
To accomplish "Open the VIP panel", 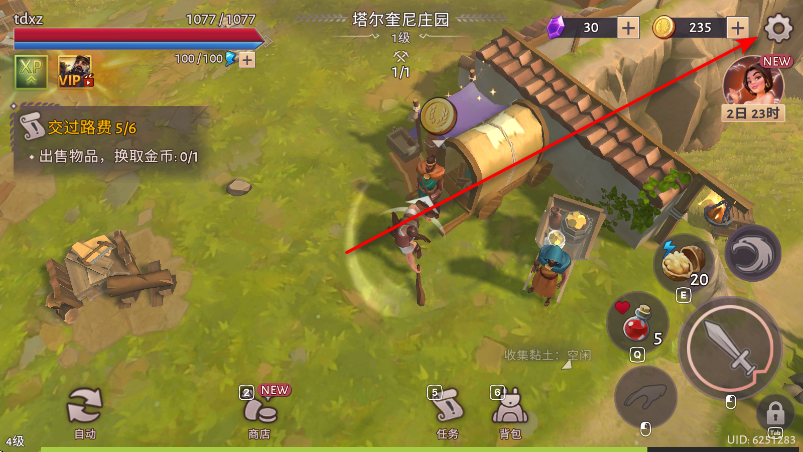I will [x=76, y=71].
